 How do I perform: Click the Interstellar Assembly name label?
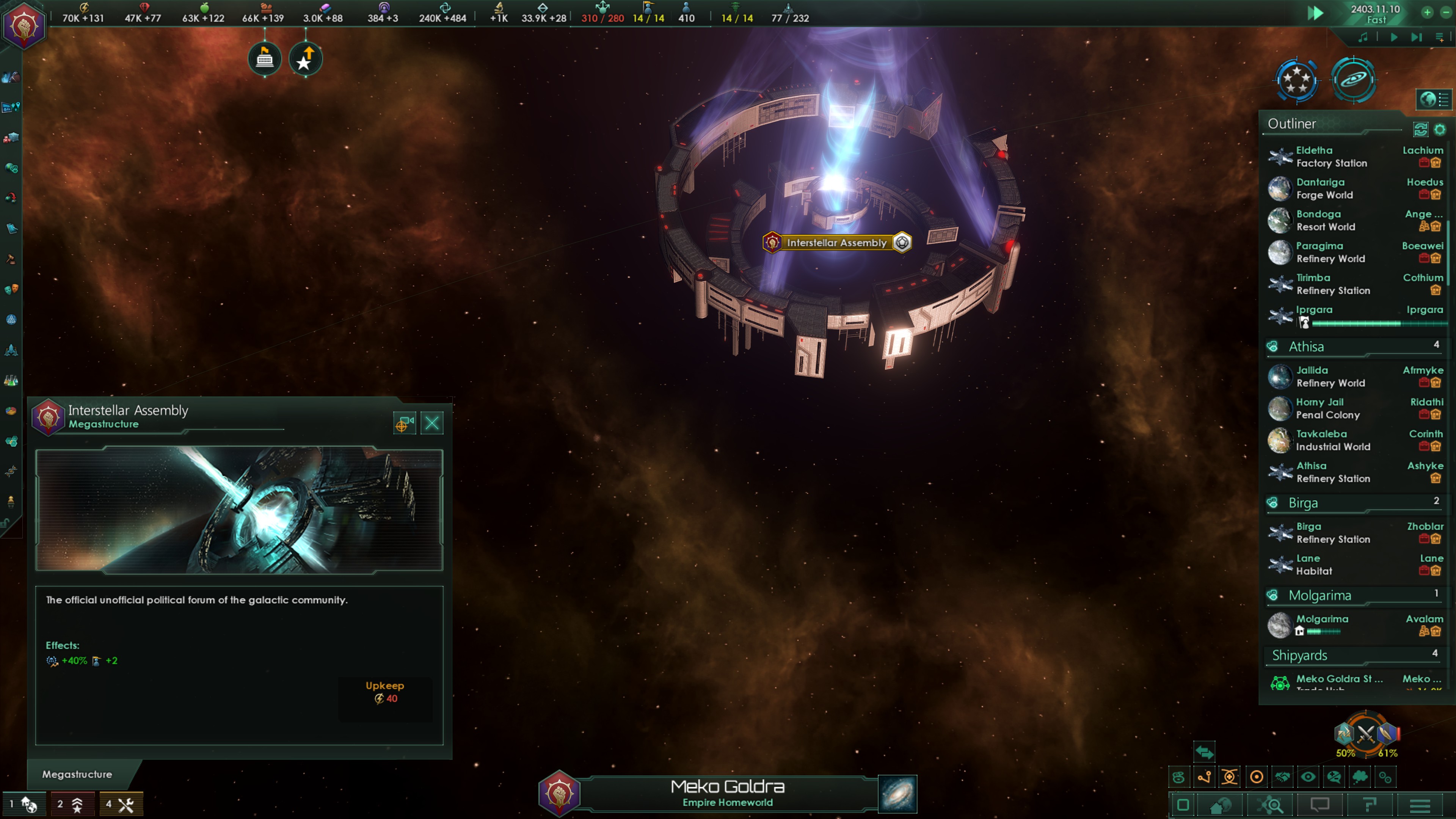pyautogui.click(x=836, y=243)
